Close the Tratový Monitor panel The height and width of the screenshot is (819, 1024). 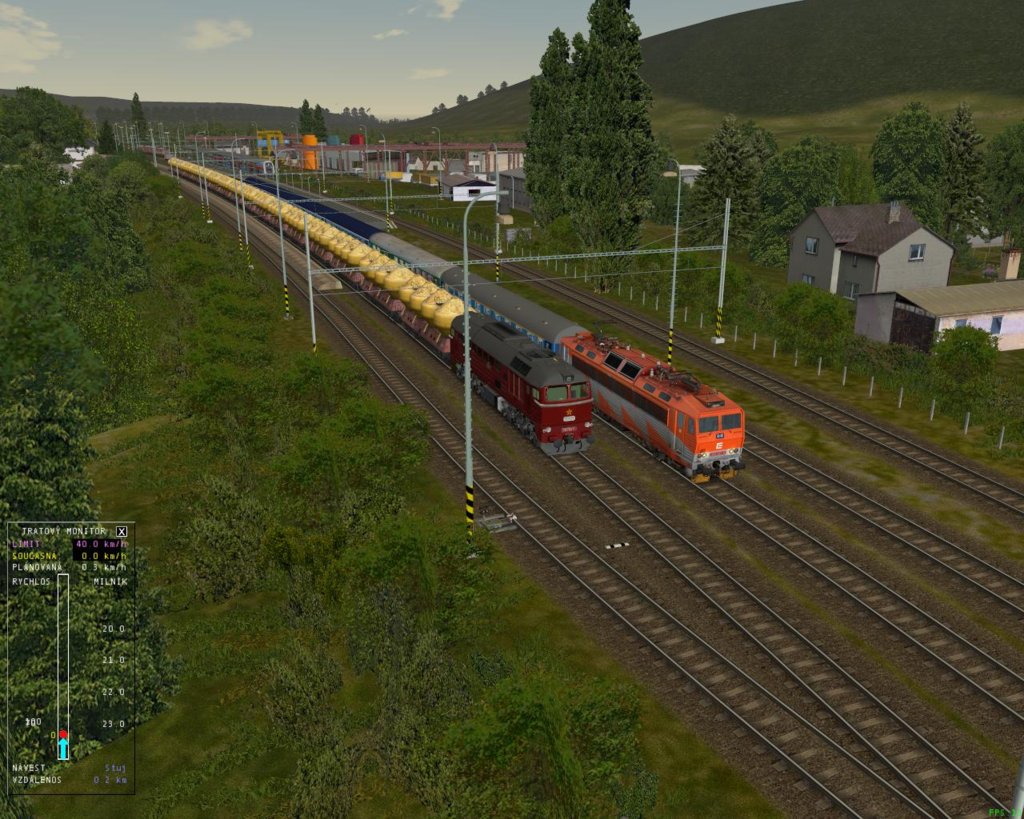click(x=121, y=531)
